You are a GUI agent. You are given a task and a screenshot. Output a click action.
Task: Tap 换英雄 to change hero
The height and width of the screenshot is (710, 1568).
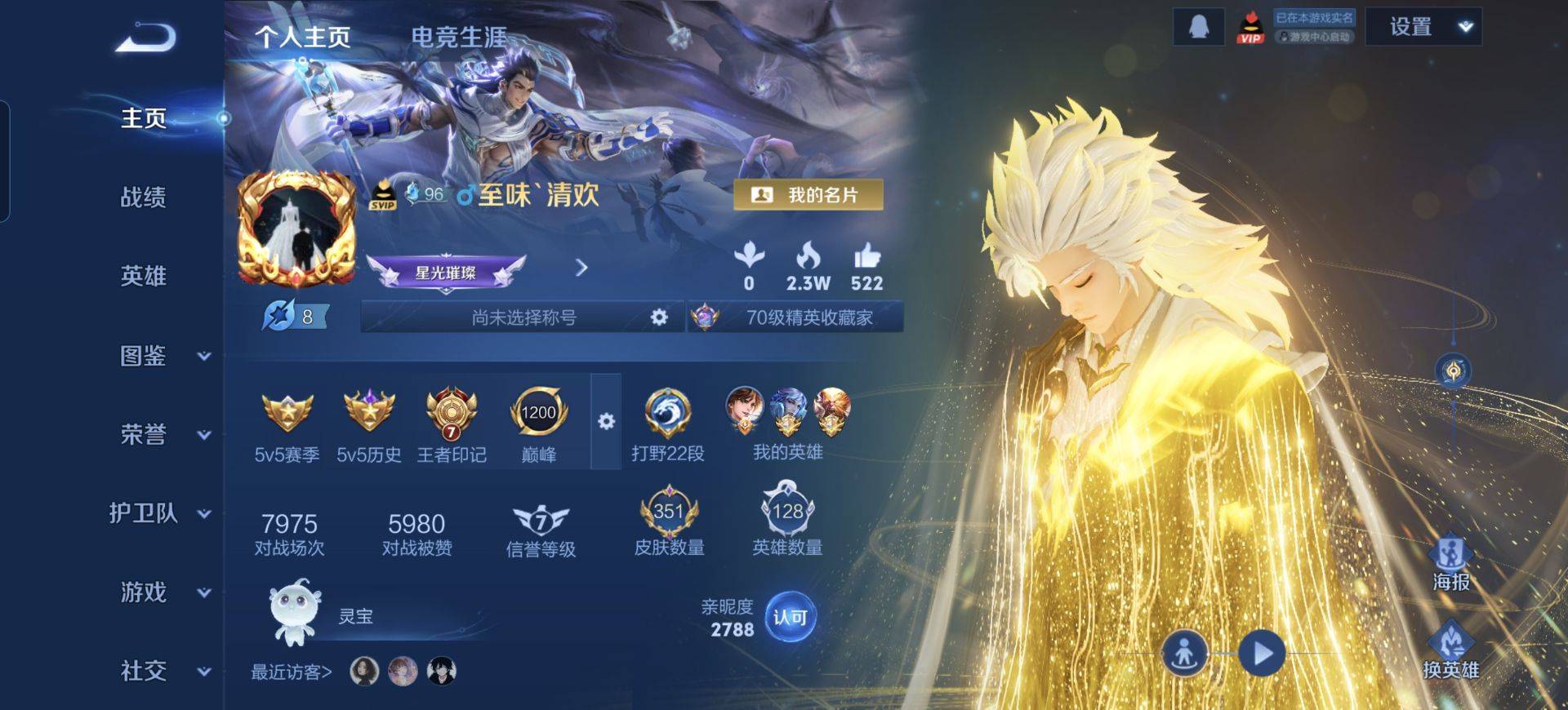point(1450,650)
